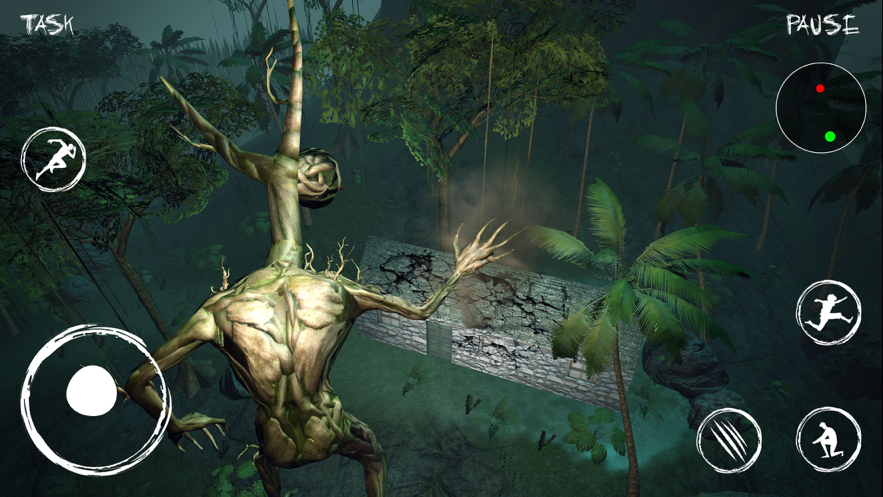Screen dimensions: 883x497
Task: Activate the sprint running icon
Action: (54, 160)
